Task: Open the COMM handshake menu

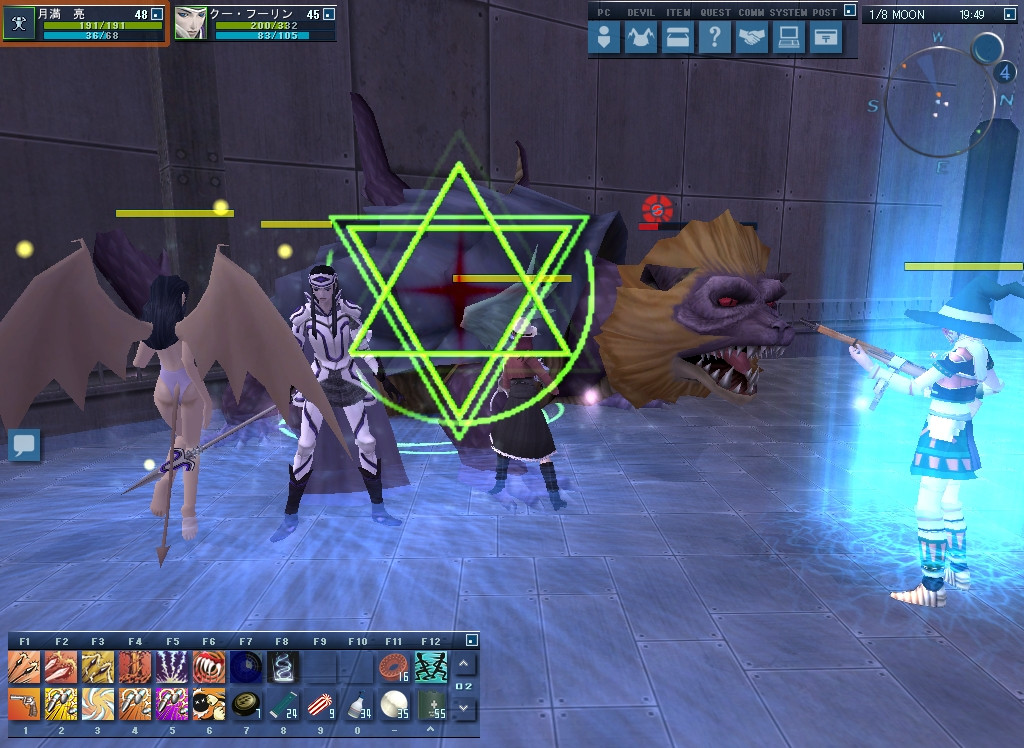Action: coord(751,38)
